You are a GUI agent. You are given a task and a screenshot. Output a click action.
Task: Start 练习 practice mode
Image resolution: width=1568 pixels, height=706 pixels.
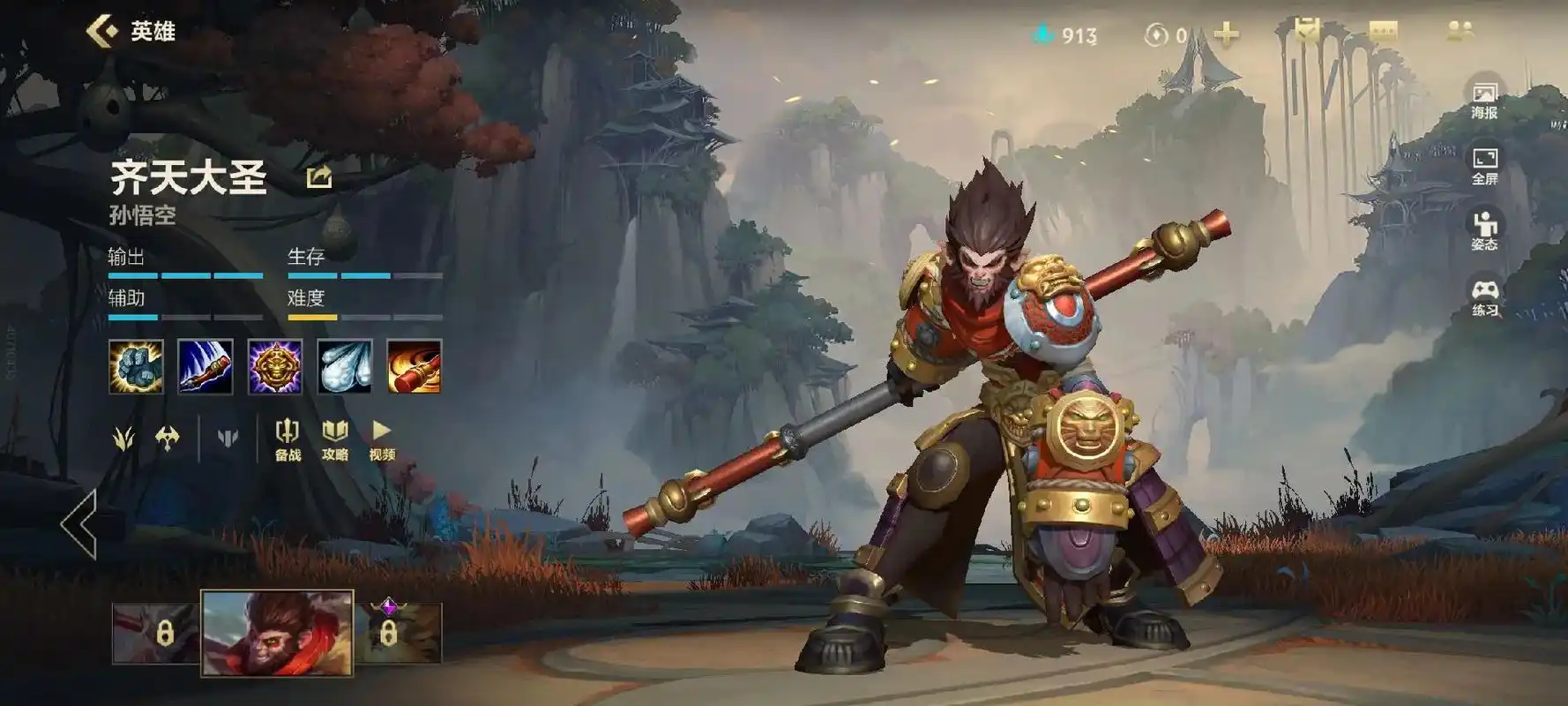coord(1484,297)
